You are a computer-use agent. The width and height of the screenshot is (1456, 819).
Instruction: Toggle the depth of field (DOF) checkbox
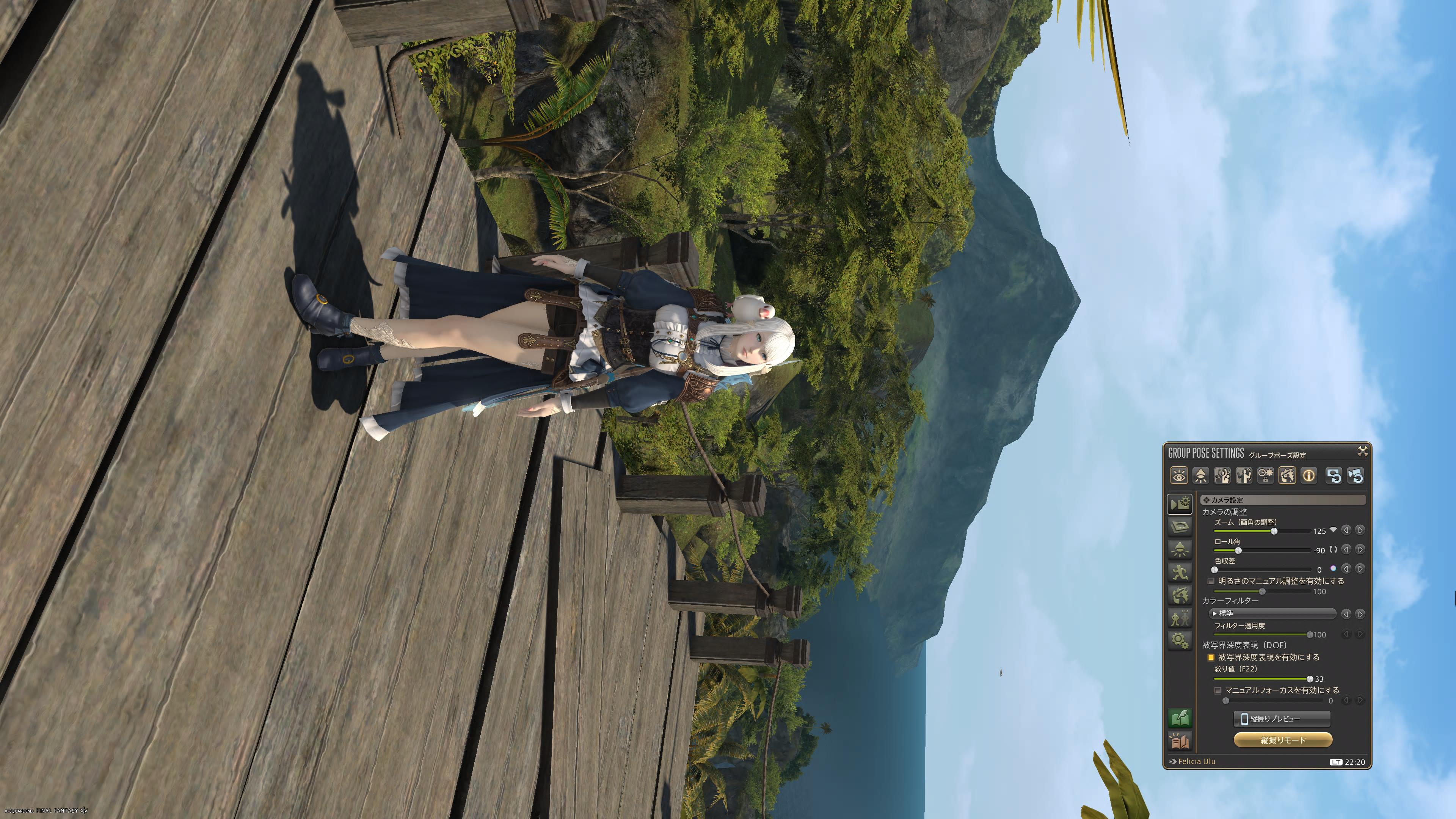(1211, 657)
